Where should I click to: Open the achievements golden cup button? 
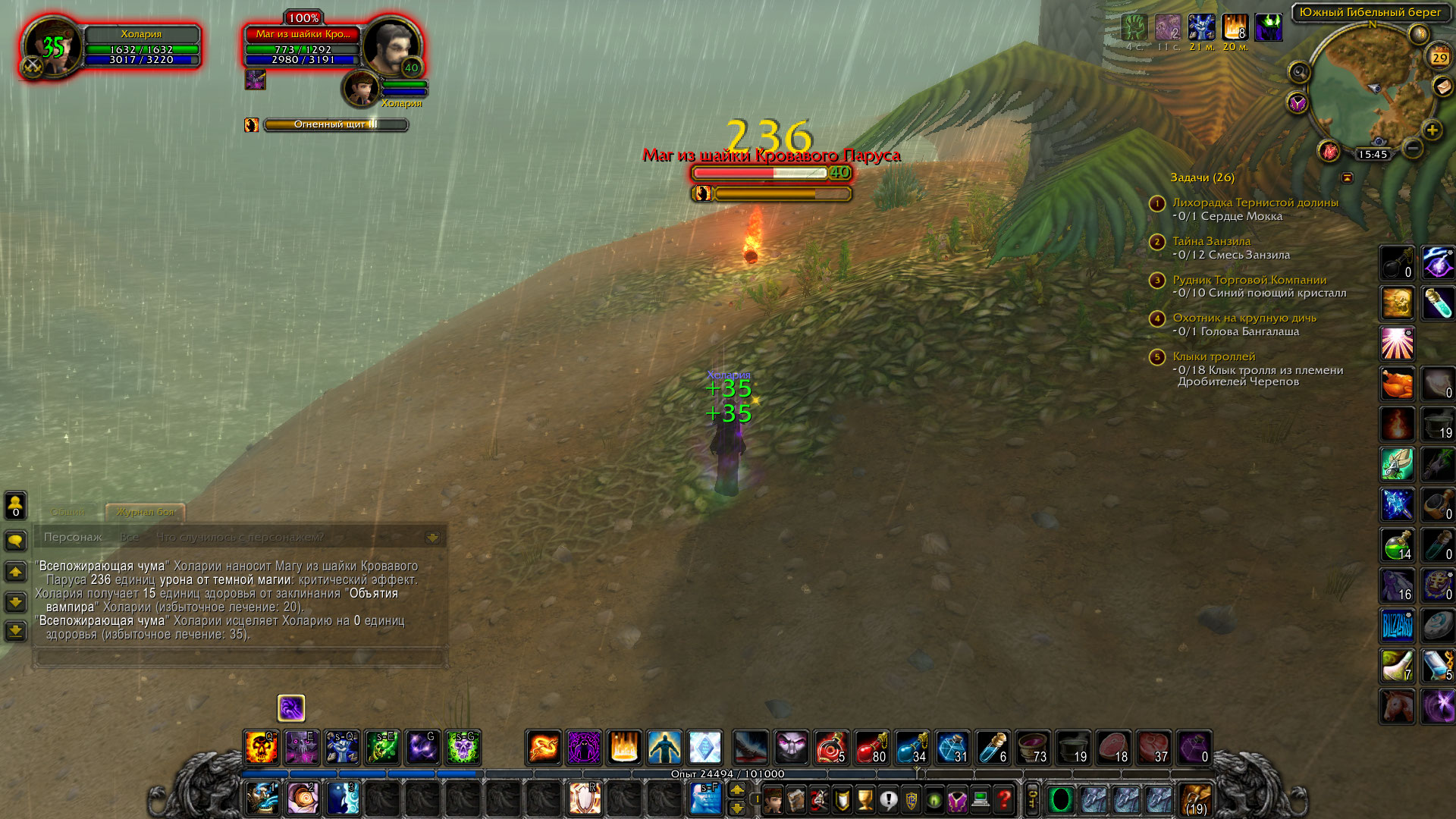tap(864, 799)
